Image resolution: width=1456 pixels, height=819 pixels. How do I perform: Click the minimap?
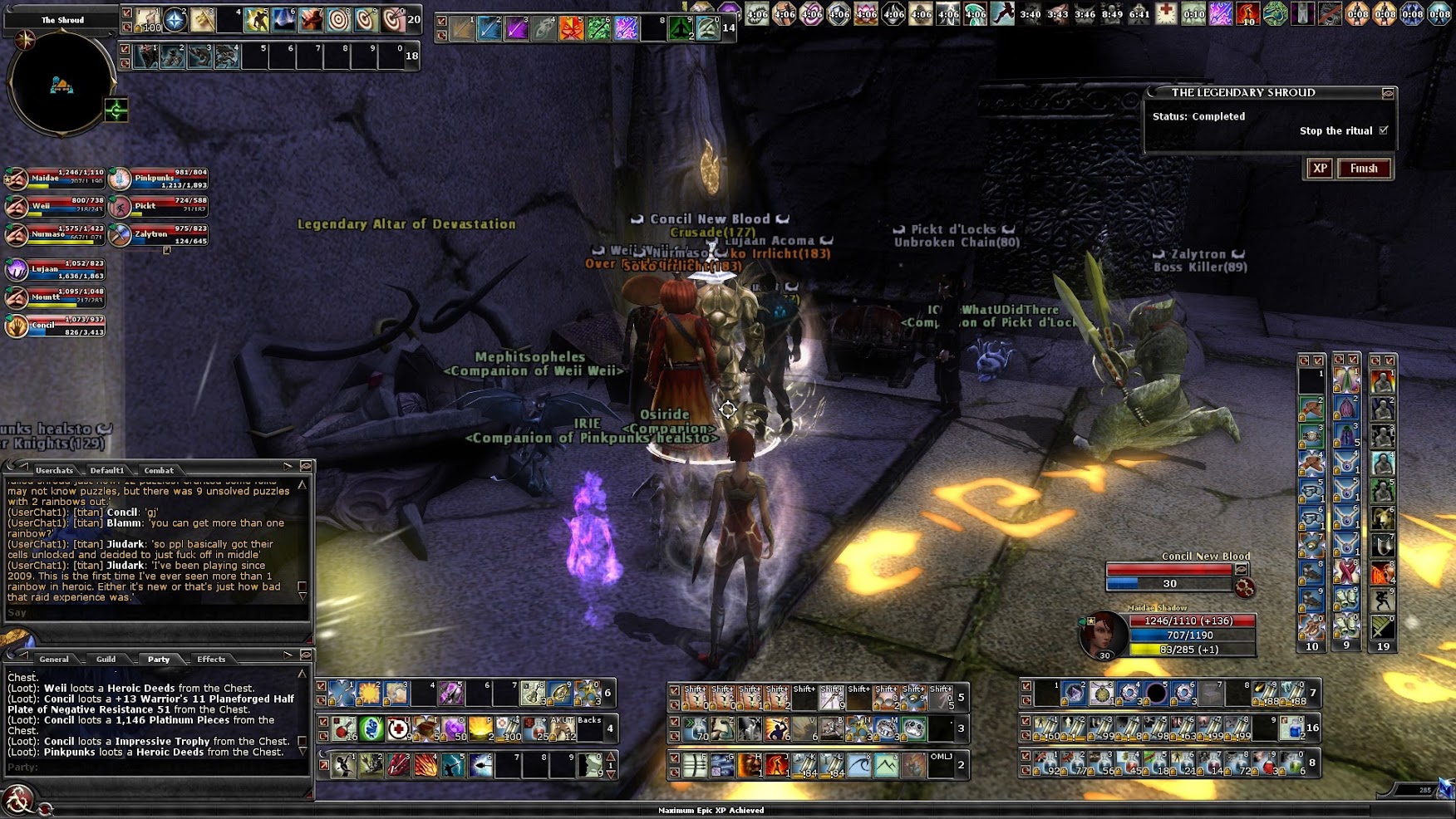click(61, 83)
